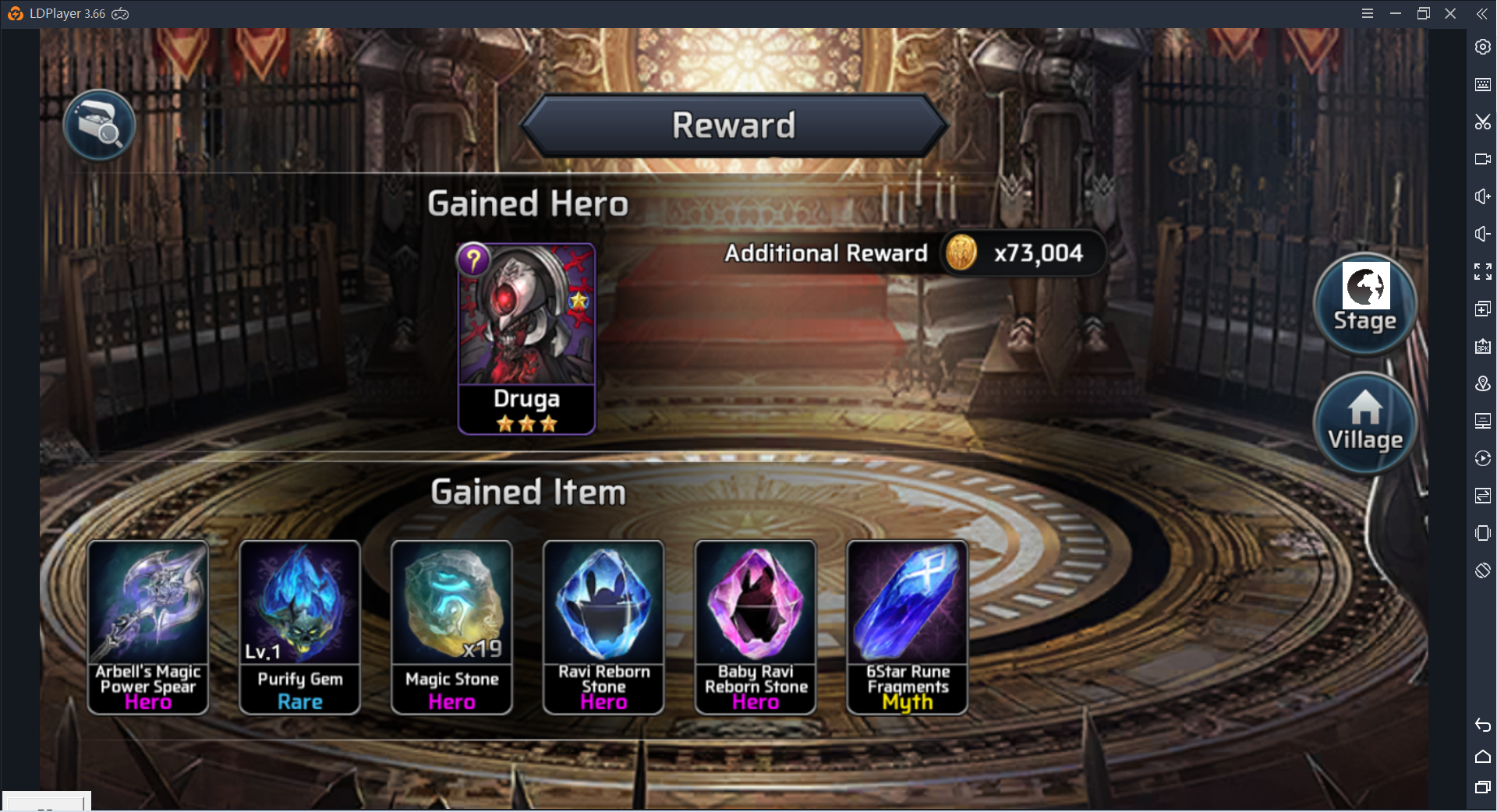Open the operation recorder

[x=1482, y=458]
